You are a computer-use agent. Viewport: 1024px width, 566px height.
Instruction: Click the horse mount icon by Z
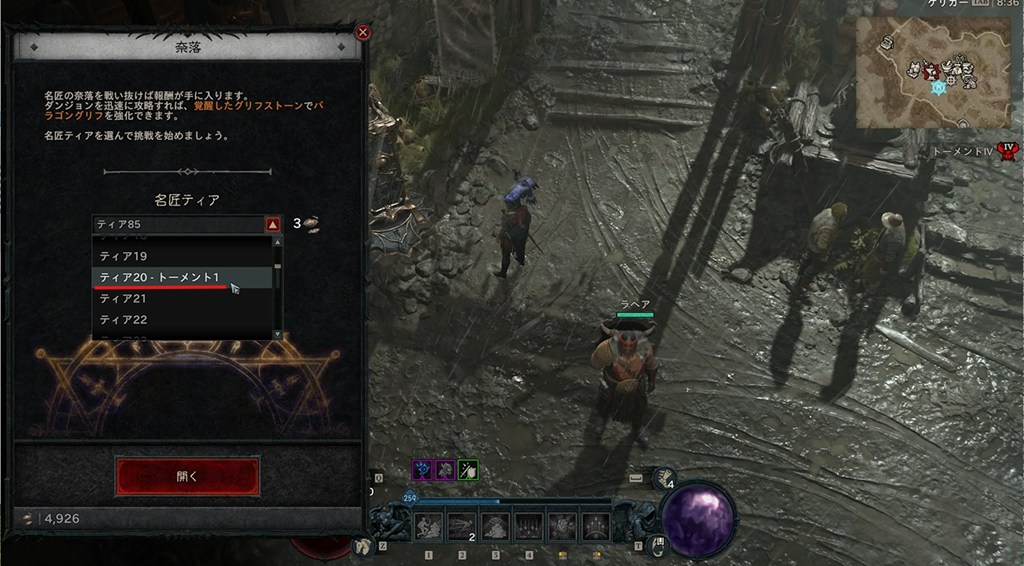click(364, 546)
